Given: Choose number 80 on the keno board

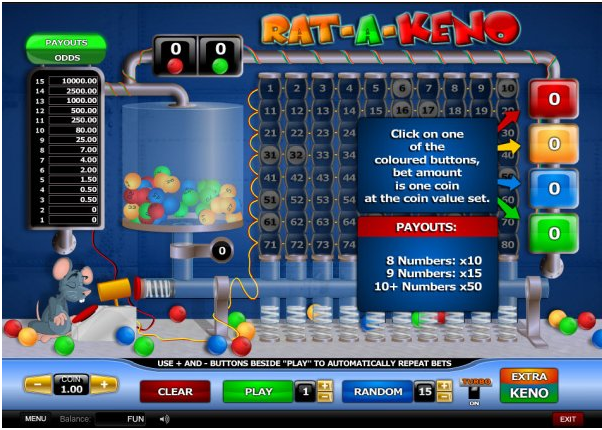Looking at the screenshot, I should (x=506, y=243).
